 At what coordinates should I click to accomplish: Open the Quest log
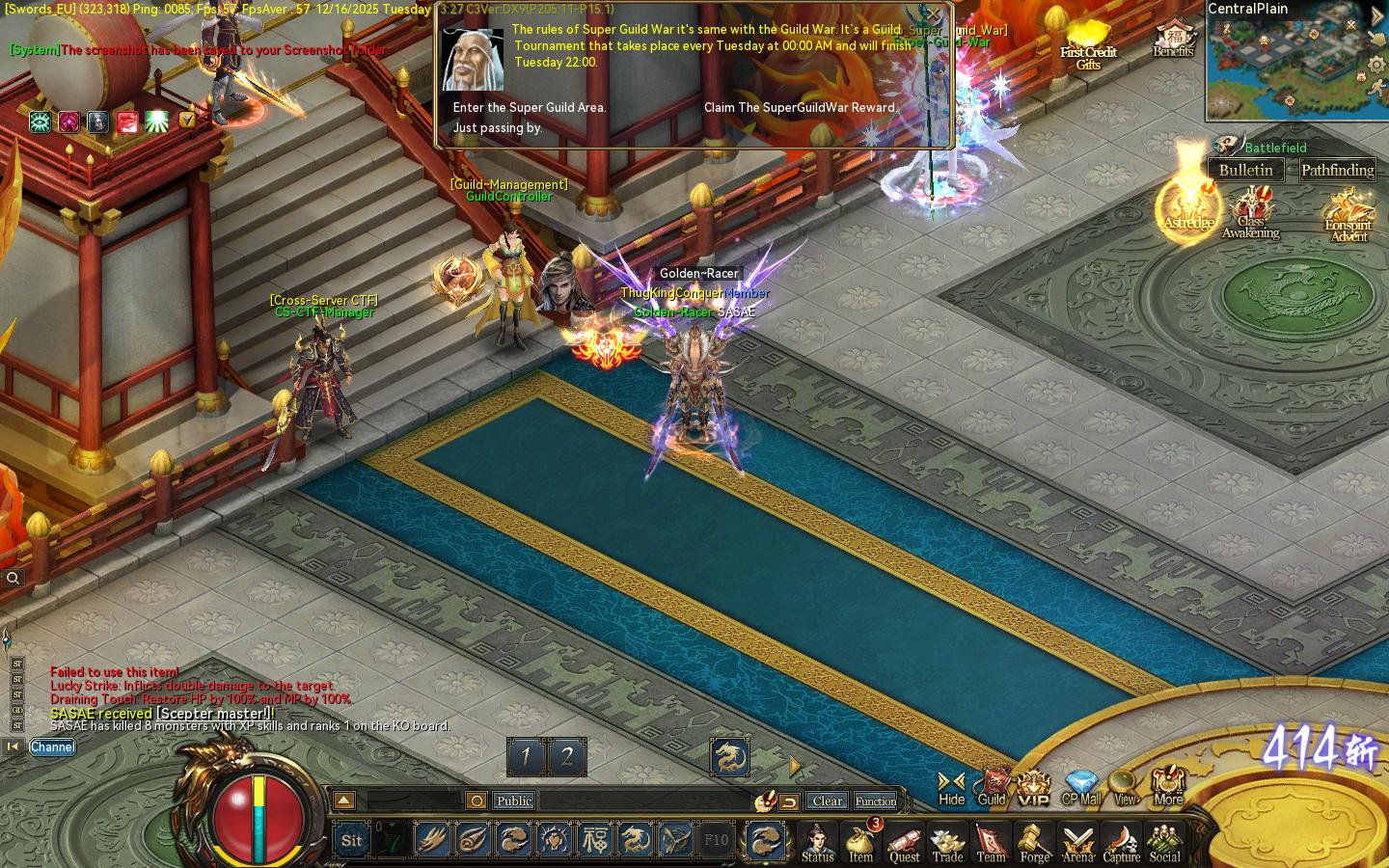click(904, 842)
